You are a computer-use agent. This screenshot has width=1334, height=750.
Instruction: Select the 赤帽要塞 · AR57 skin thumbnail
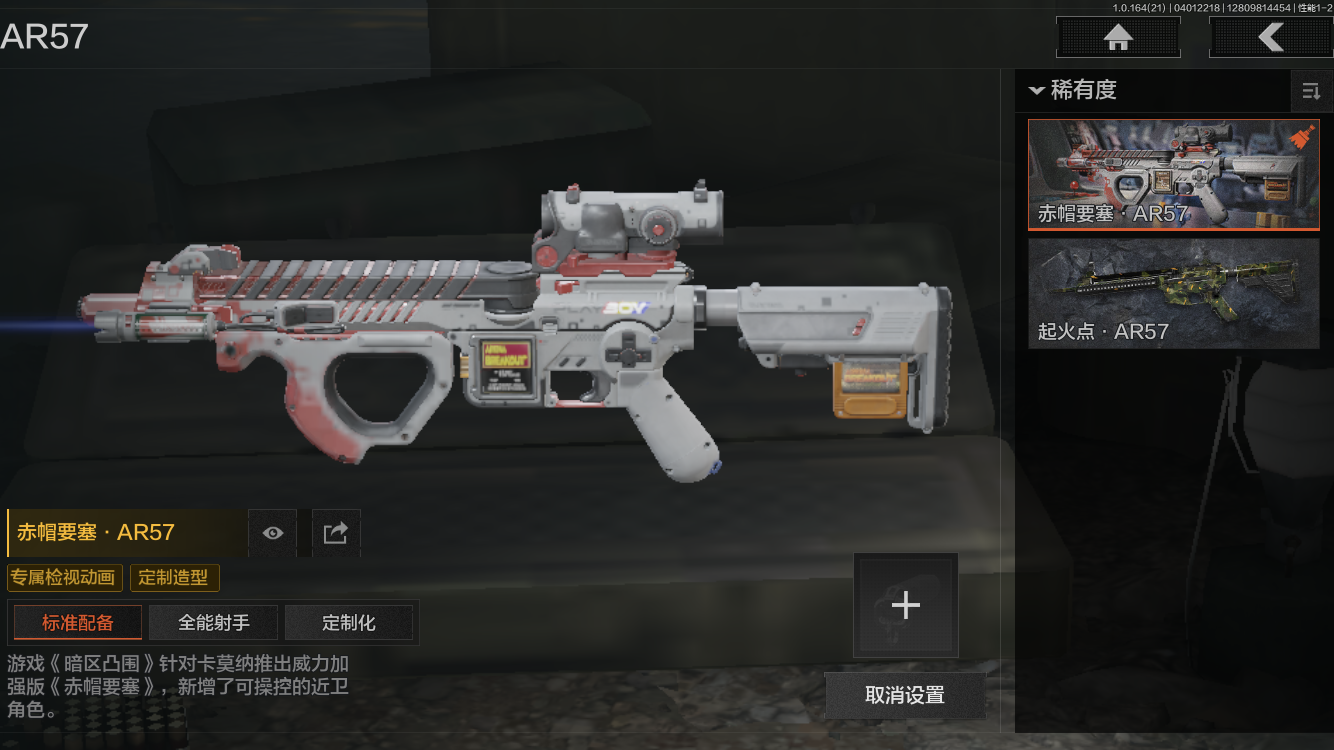tap(1173, 175)
